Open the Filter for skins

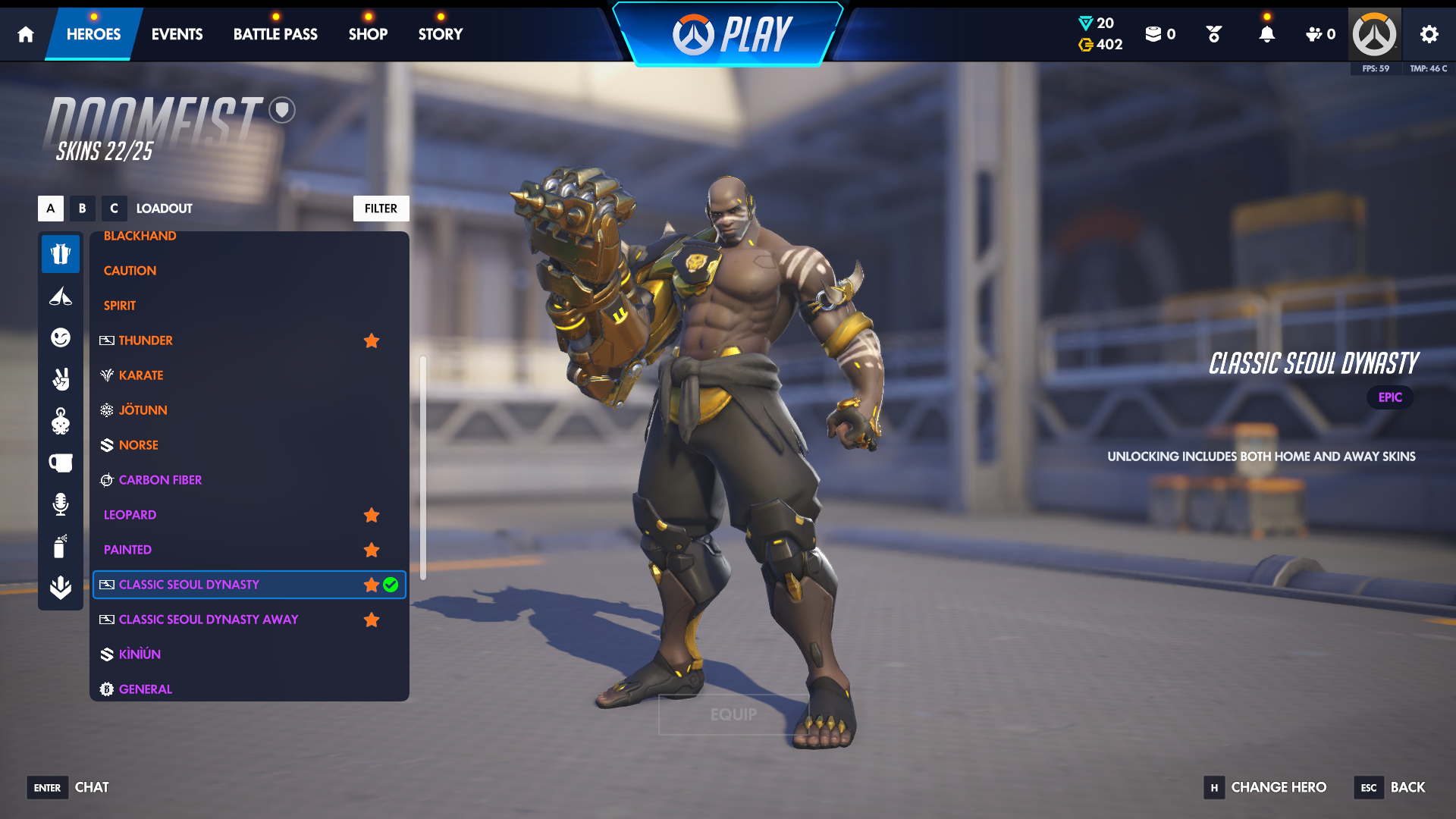pyautogui.click(x=381, y=209)
